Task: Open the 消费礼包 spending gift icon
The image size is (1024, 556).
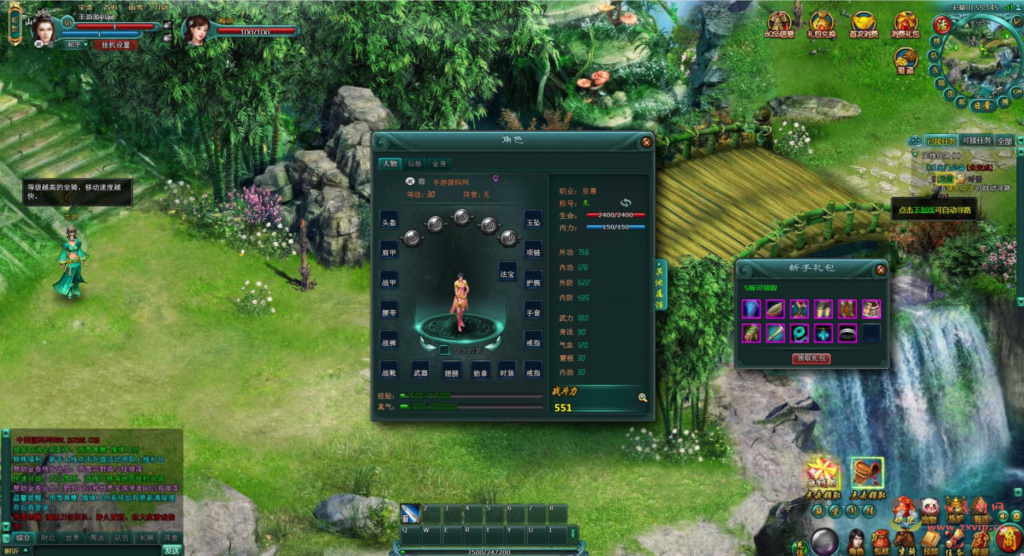Action: click(x=906, y=25)
